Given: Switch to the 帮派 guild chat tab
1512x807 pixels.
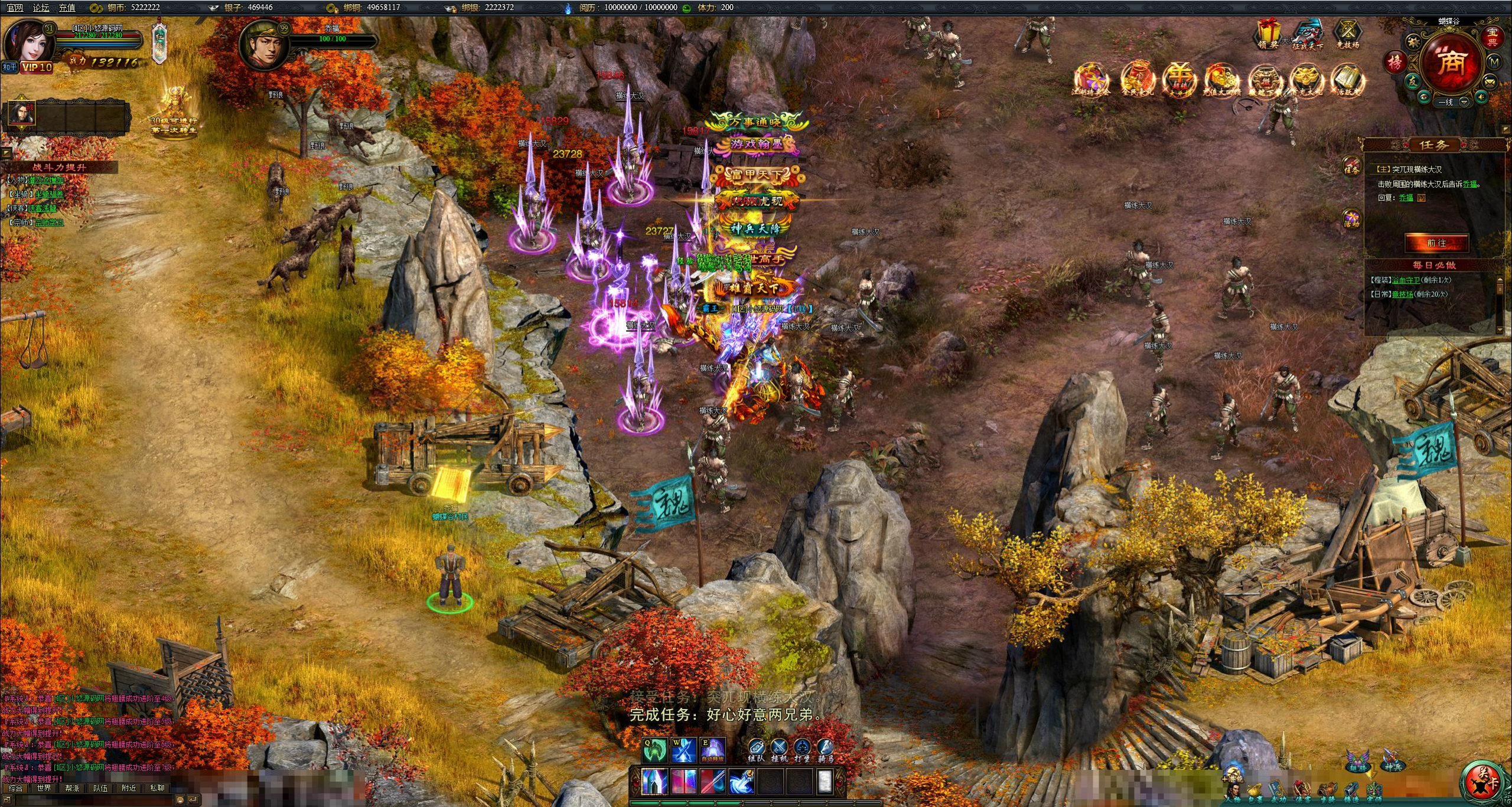Looking at the screenshot, I should [72, 788].
